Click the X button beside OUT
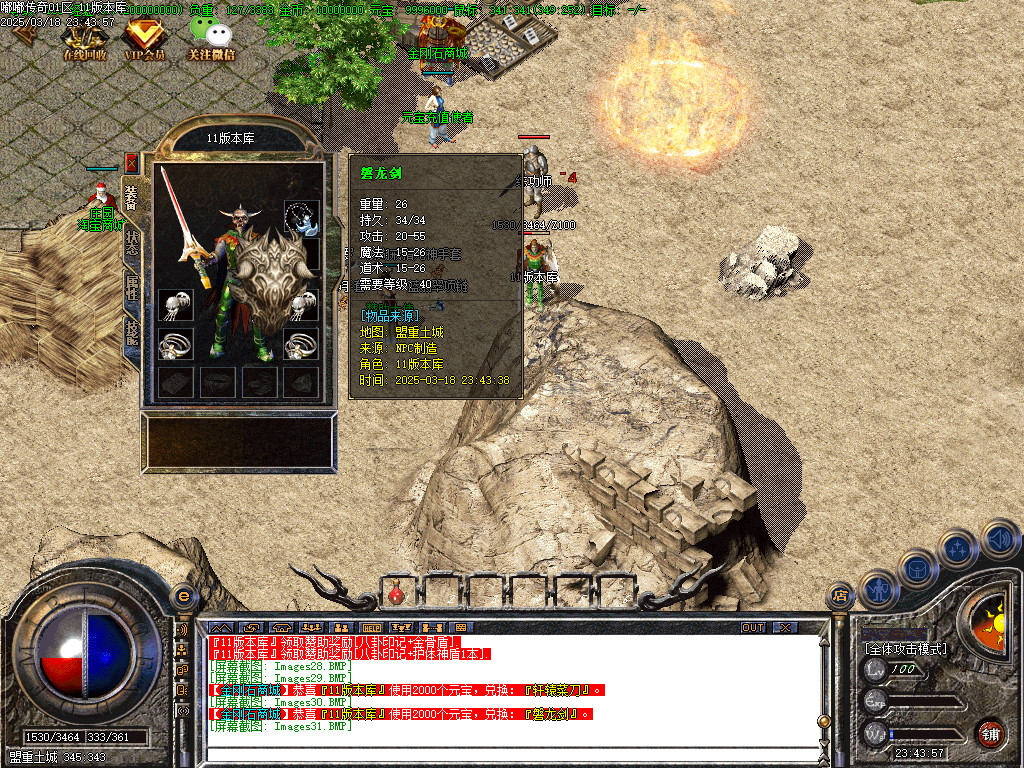Viewport: 1024px width, 768px height. tap(786, 627)
